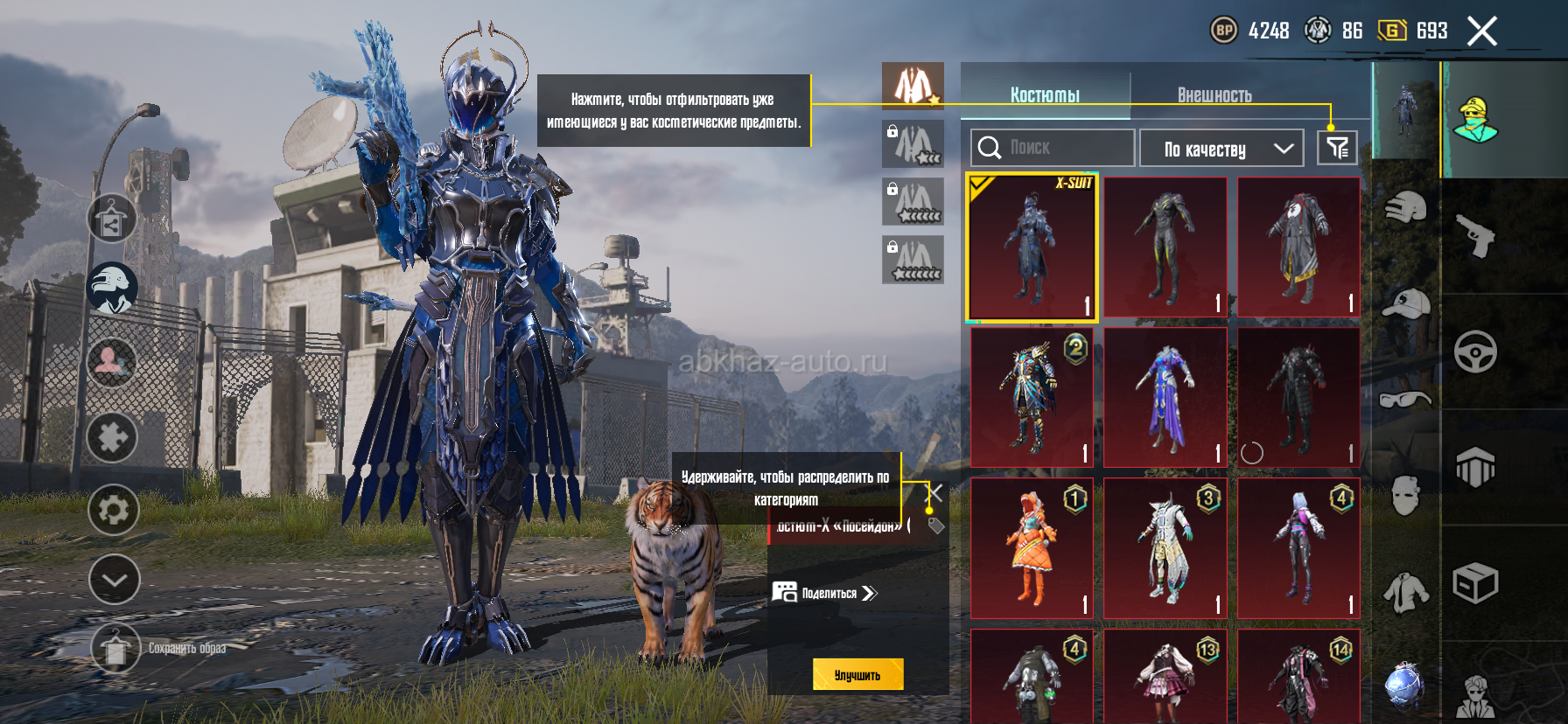This screenshot has height=724, width=1568.
Task: Click the Поиск search field
Action: [1053, 148]
